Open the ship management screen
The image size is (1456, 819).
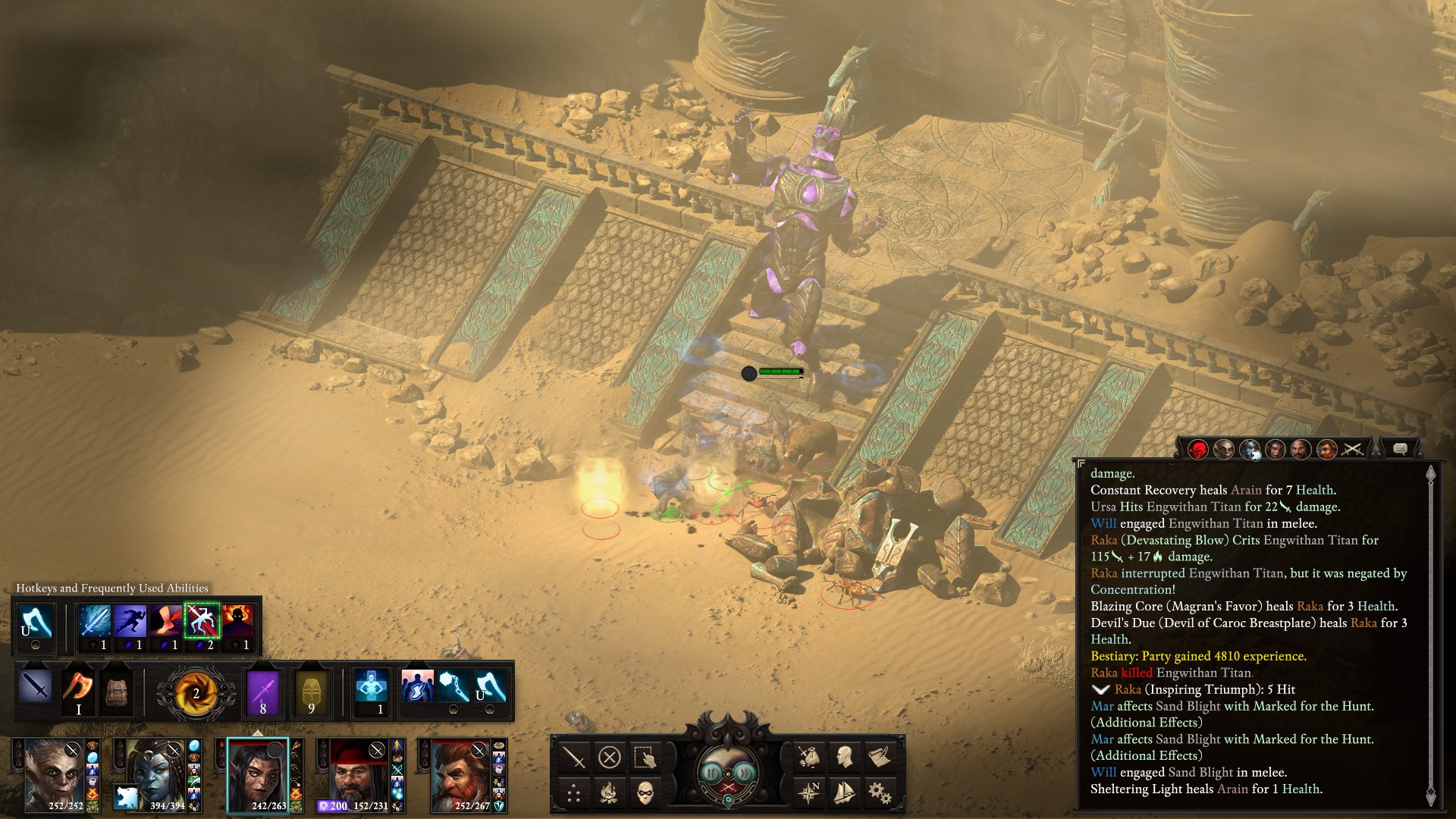(844, 793)
